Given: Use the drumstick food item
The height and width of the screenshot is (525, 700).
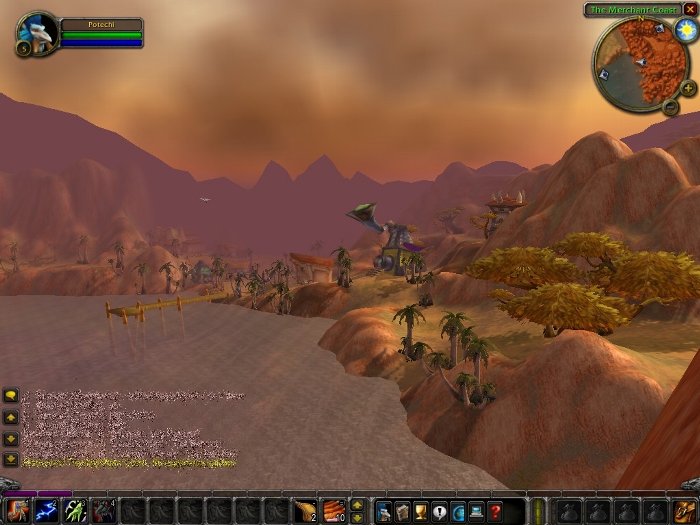Looking at the screenshot, I should [x=305, y=511].
